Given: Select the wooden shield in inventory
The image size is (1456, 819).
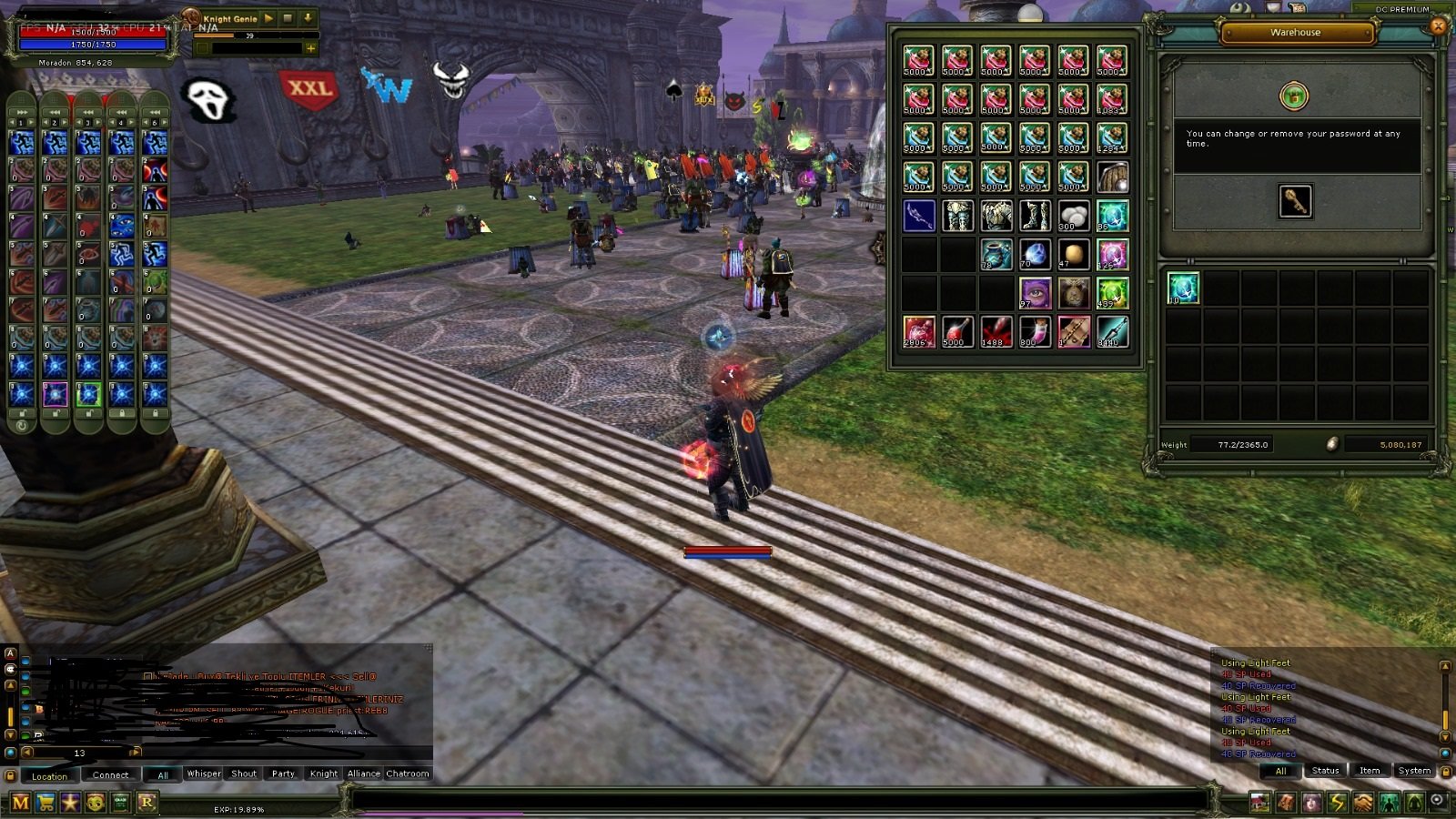Looking at the screenshot, I should [x=1112, y=177].
